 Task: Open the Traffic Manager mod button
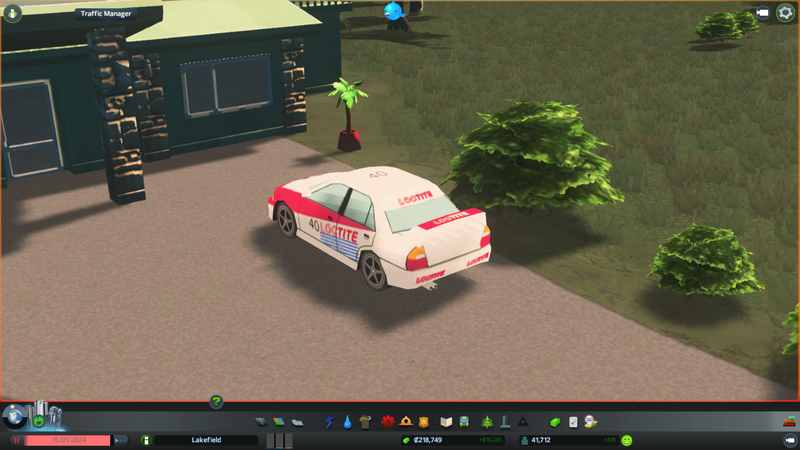click(105, 14)
